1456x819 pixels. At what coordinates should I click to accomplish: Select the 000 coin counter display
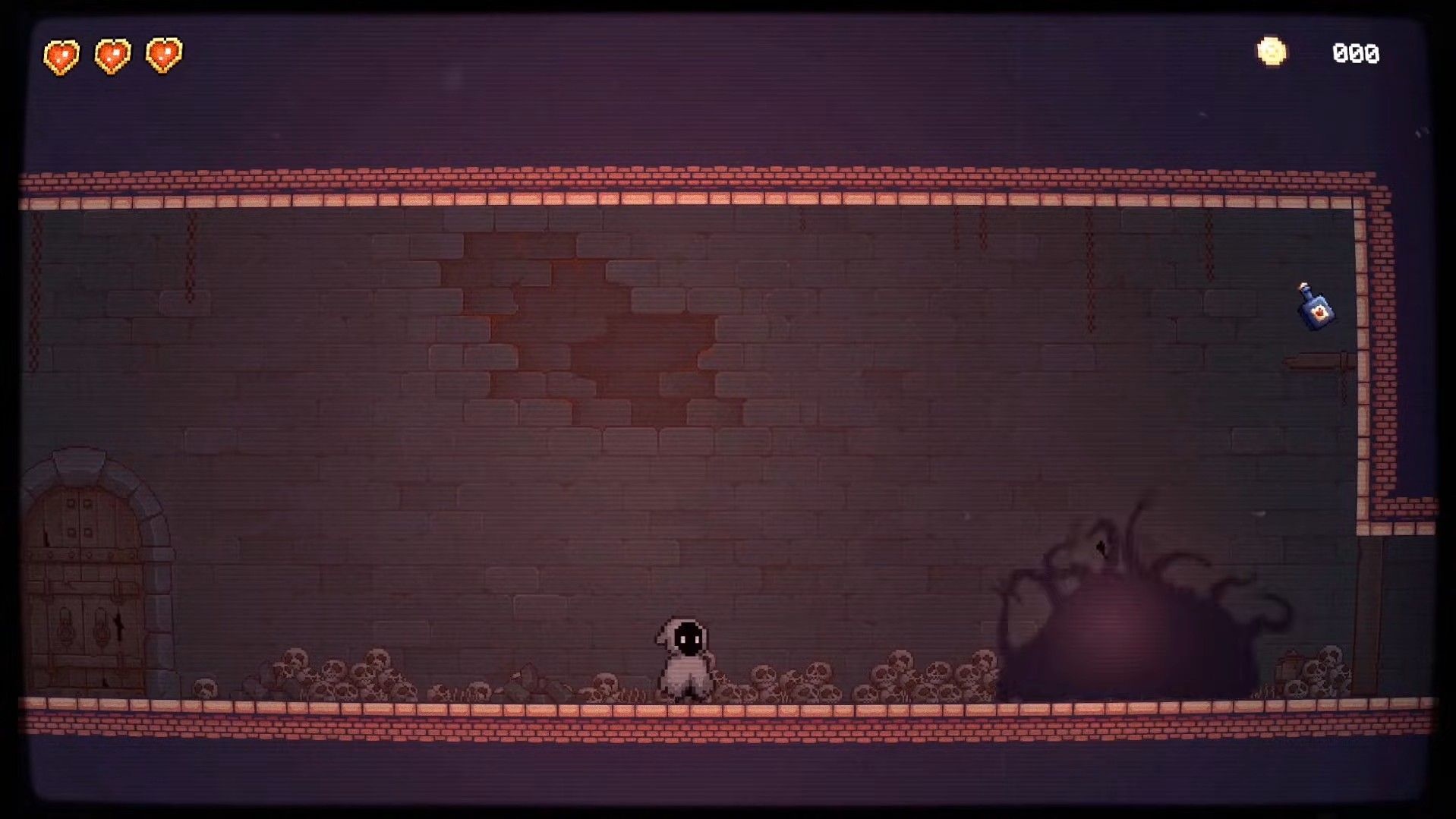(x=1357, y=52)
